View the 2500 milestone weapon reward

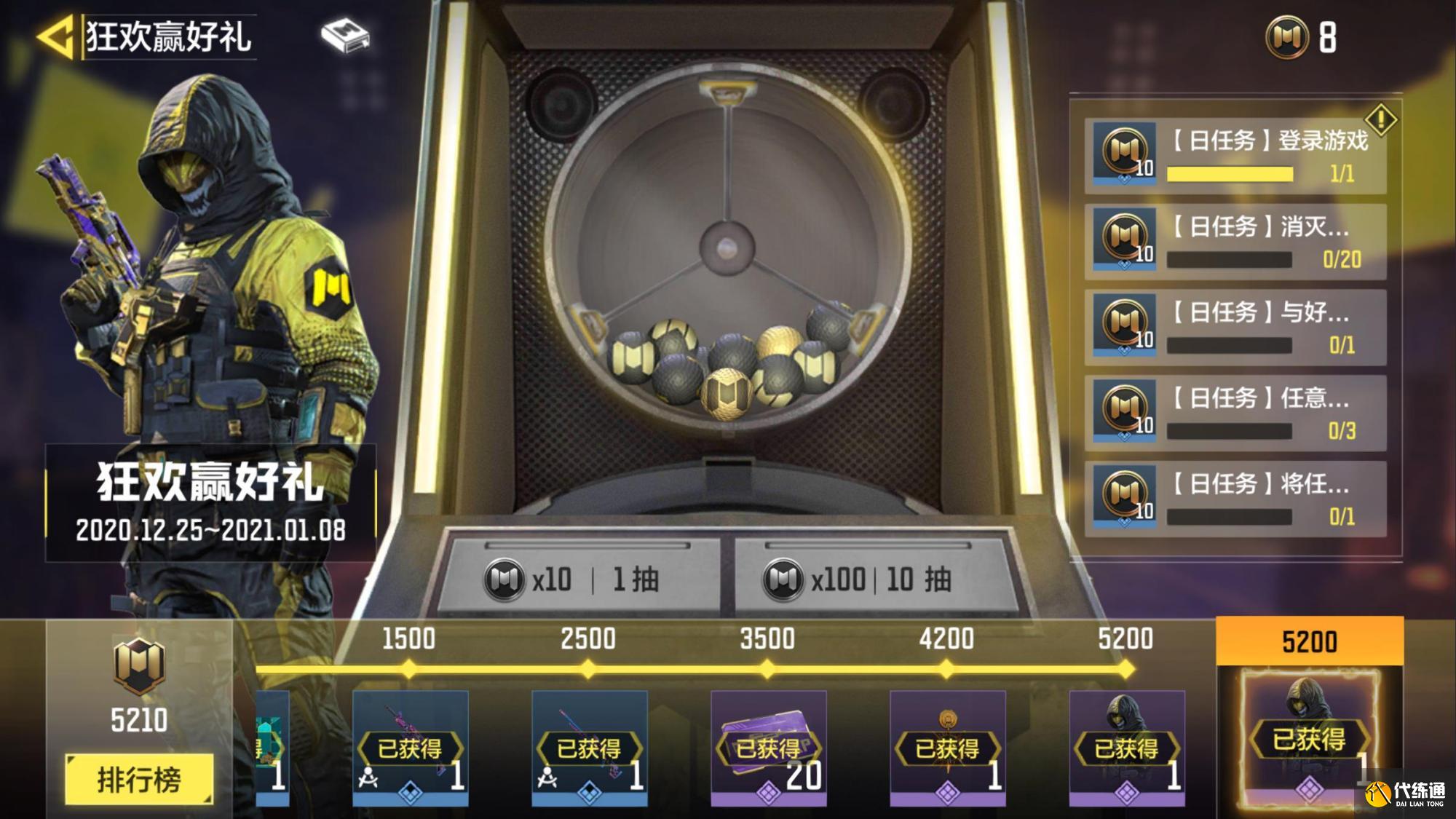coord(589,748)
